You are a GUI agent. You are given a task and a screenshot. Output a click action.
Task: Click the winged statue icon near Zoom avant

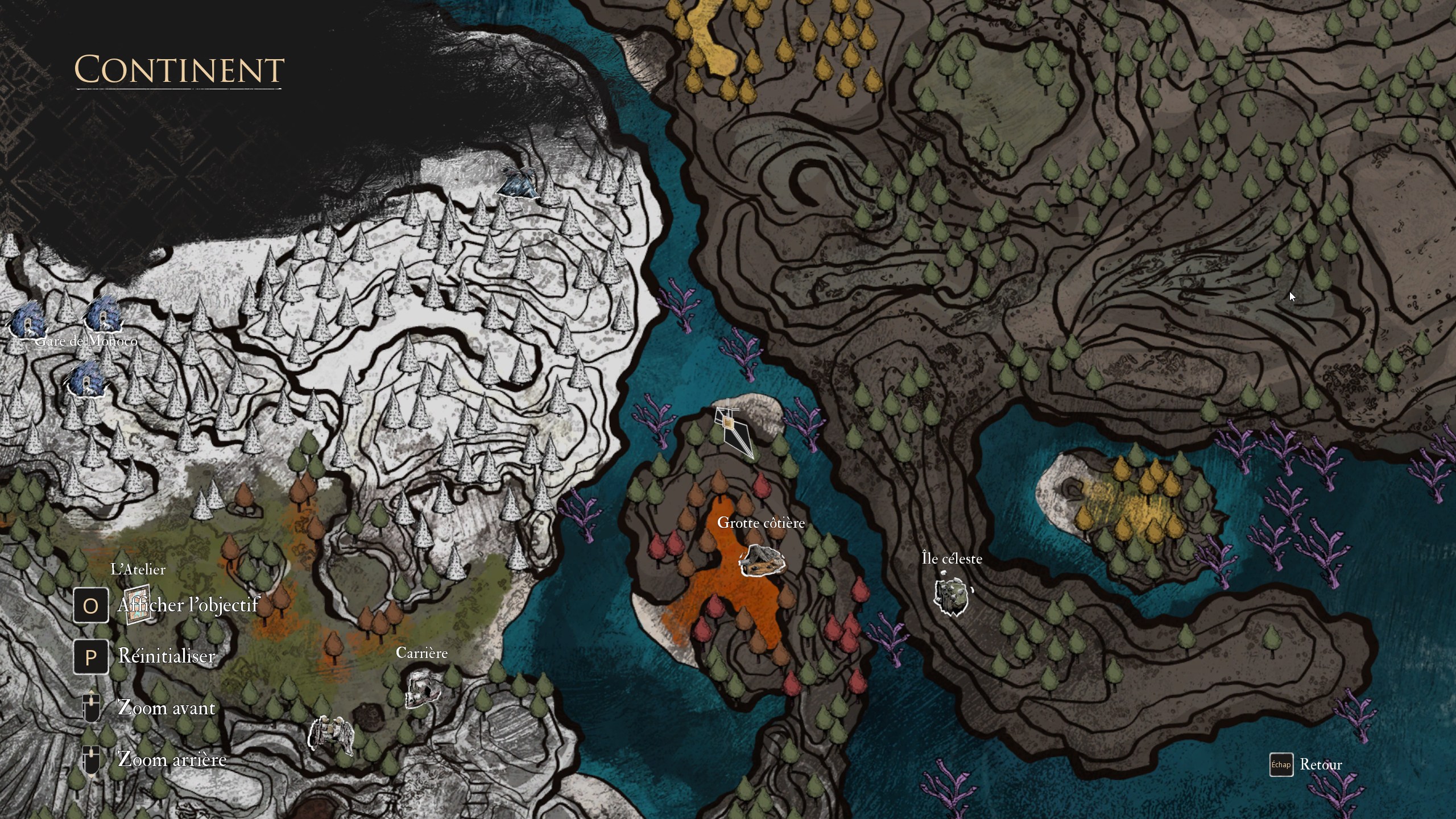[x=330, y=734]
